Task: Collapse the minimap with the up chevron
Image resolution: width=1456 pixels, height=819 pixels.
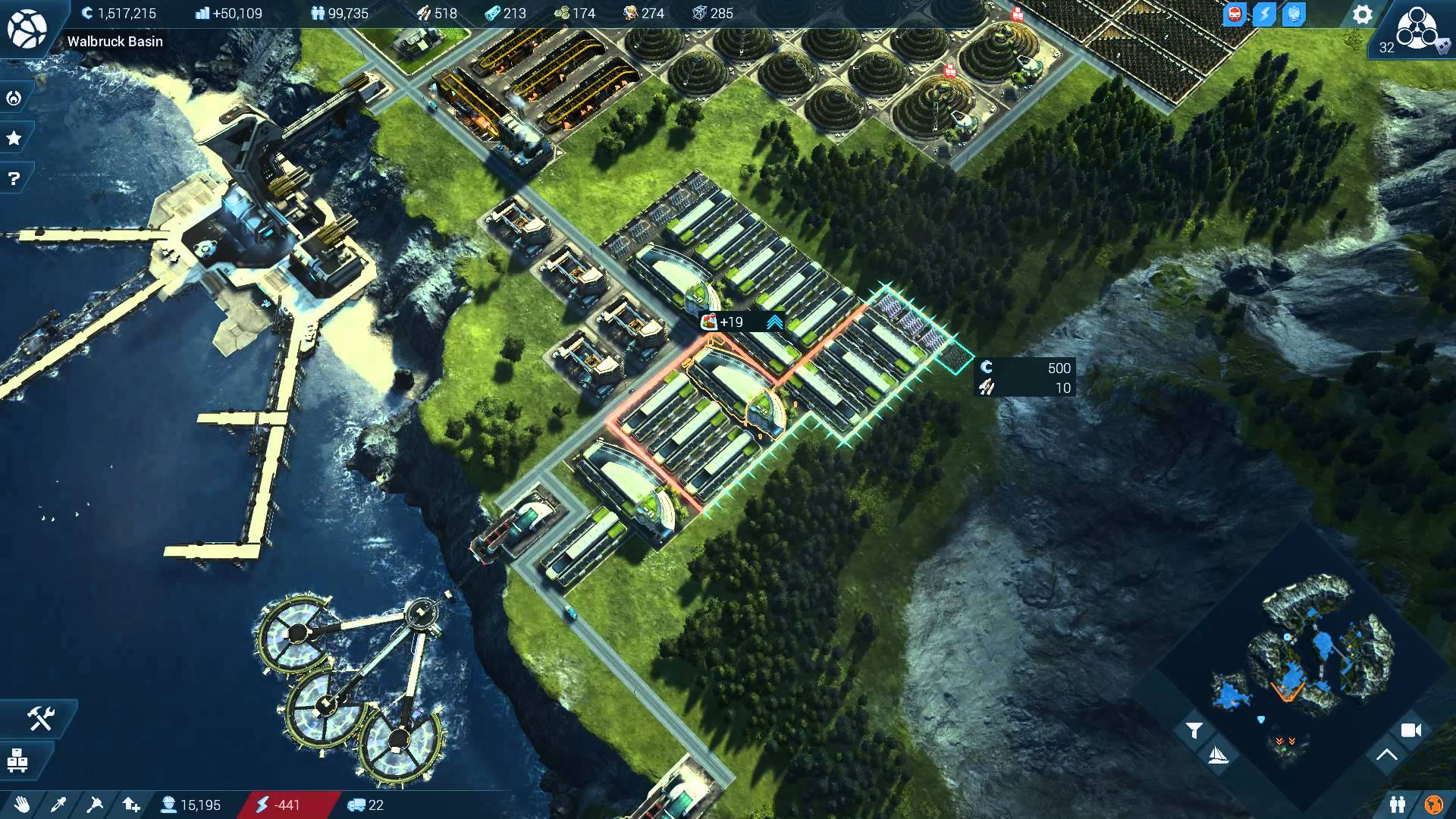Action: pyautogui.click(x=1388, y=755)
